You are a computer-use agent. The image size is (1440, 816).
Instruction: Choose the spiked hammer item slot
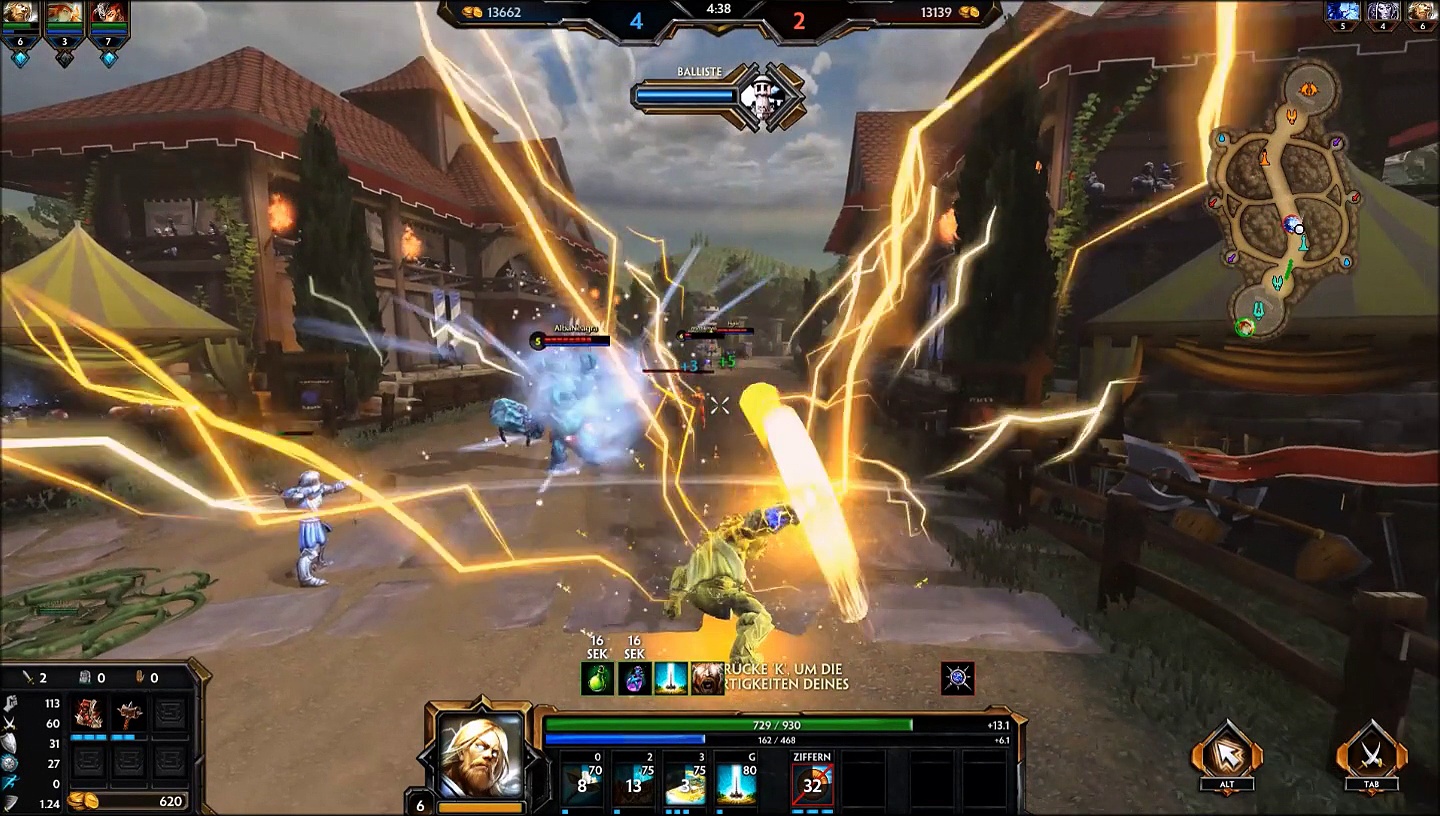point(129,714)
